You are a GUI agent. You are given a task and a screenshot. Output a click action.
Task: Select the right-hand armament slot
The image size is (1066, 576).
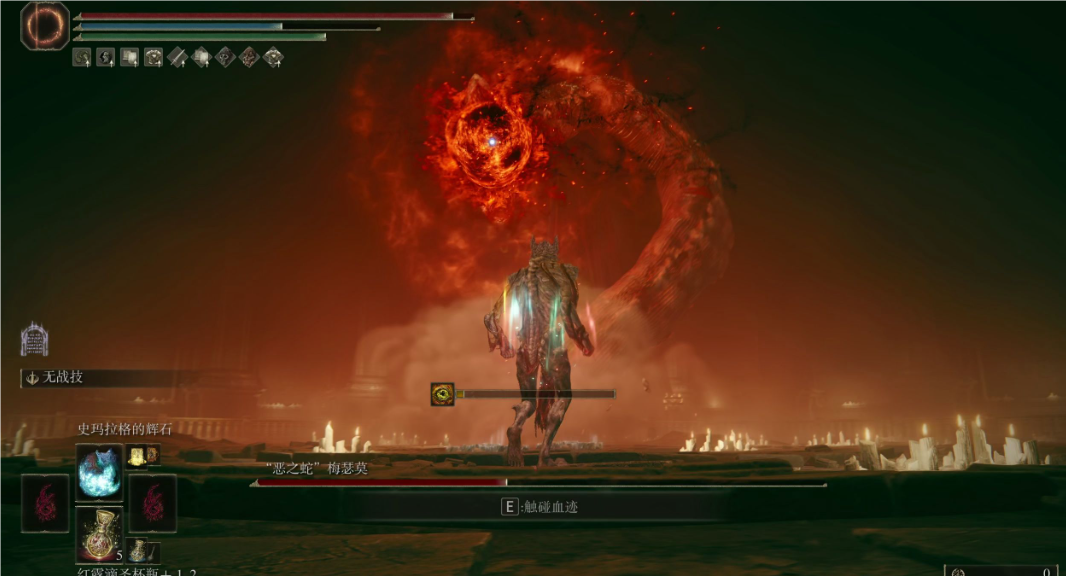coord(153,502)
